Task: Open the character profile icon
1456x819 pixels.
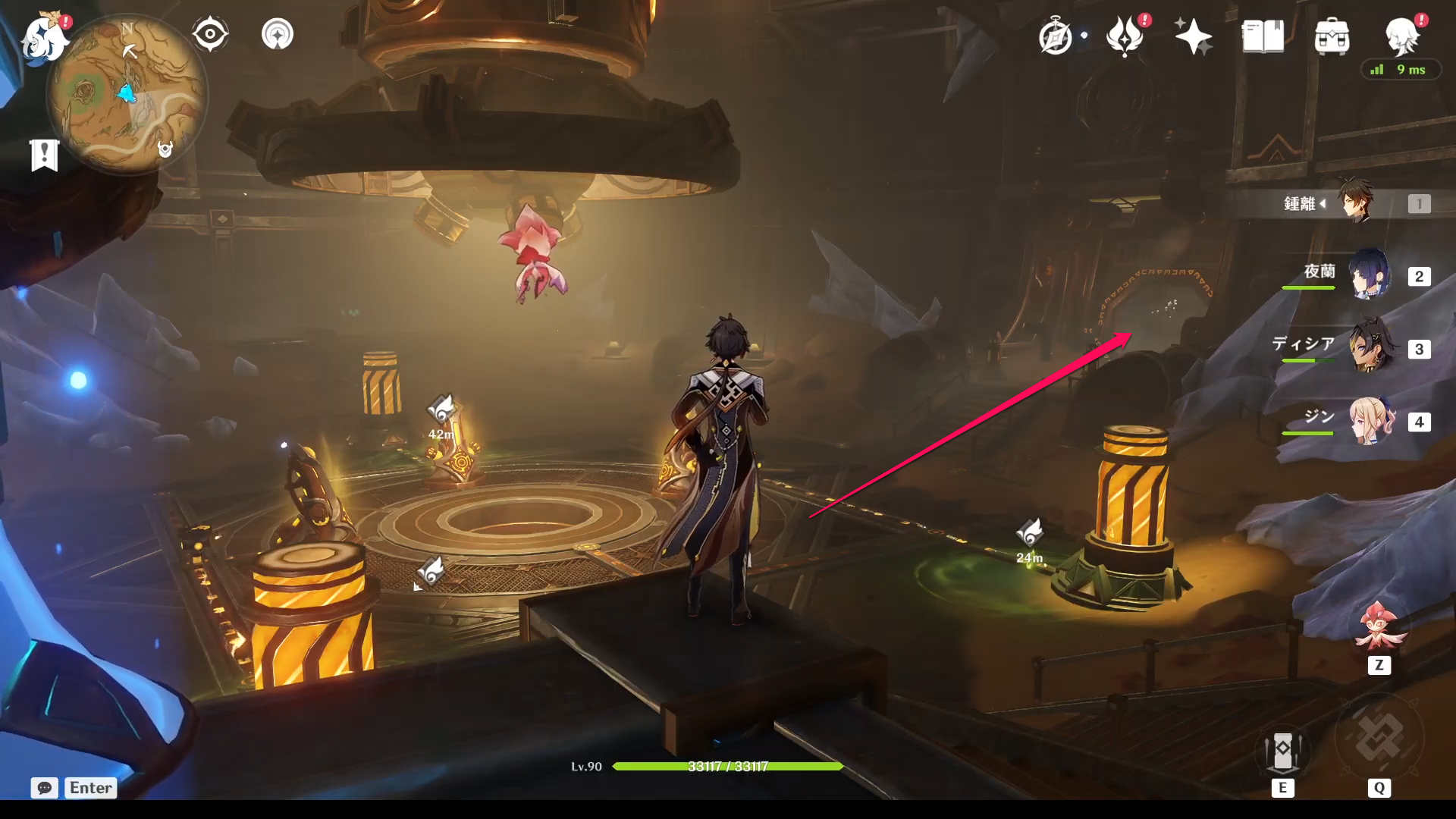Action: (1401, 36)
